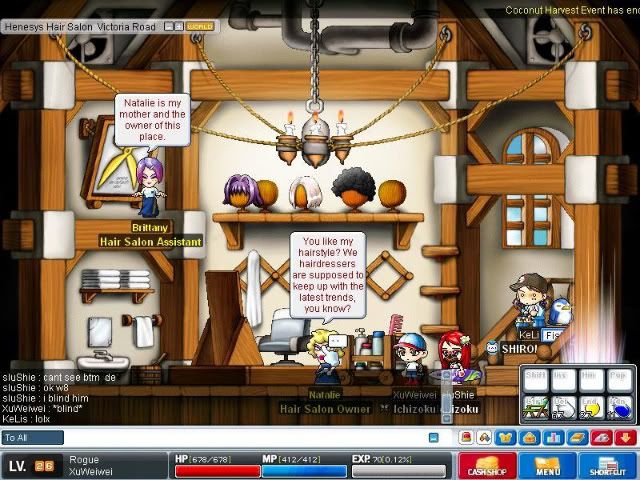The width and height of the screenshot is (640, 480).
Task: Click the Hm quick slot
Action: click(593, 381)
